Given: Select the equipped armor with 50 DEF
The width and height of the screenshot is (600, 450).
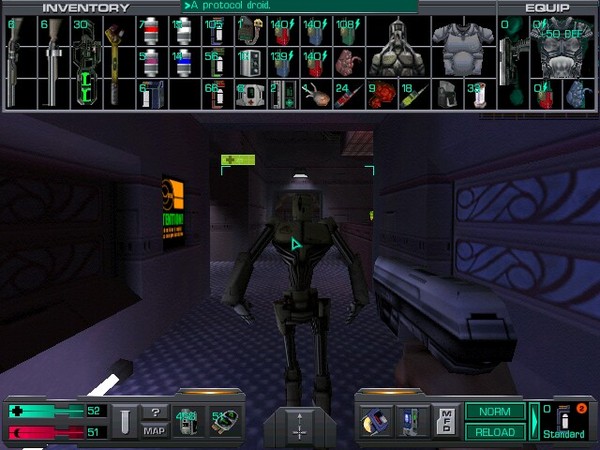Looking at the screenshot, I should click(x=559, y=48).
